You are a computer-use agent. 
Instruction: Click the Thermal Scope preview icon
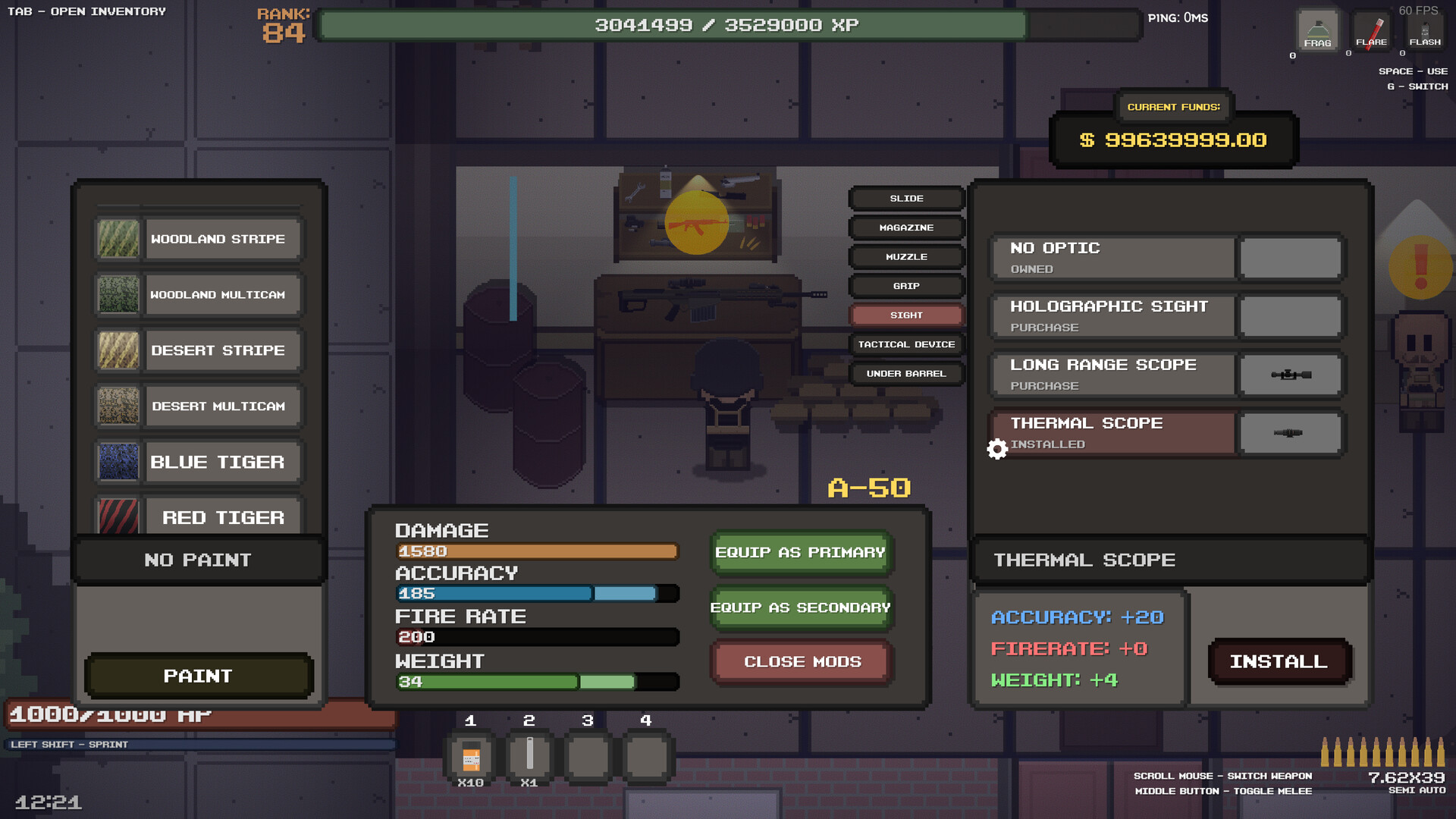[x=1290, y=433]
